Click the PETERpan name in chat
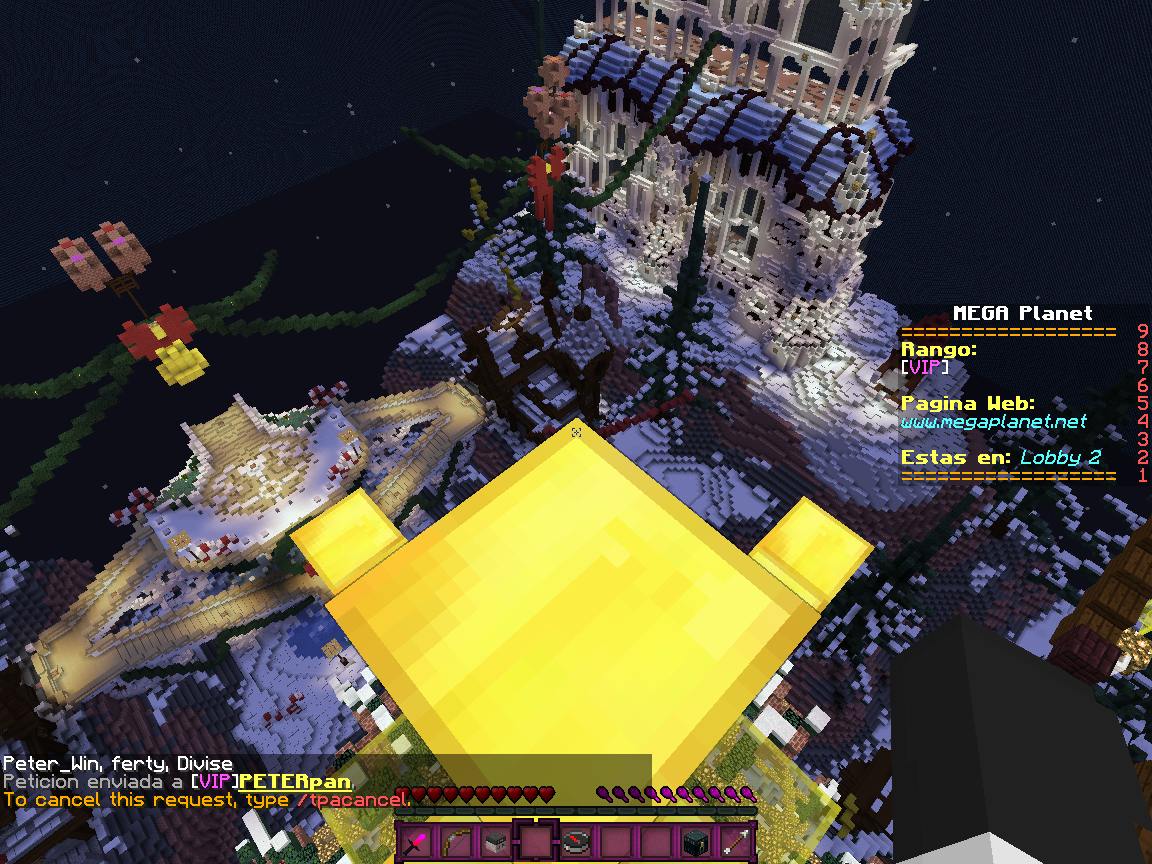This screenshot has width=1152, height=864. click(294, 780)
